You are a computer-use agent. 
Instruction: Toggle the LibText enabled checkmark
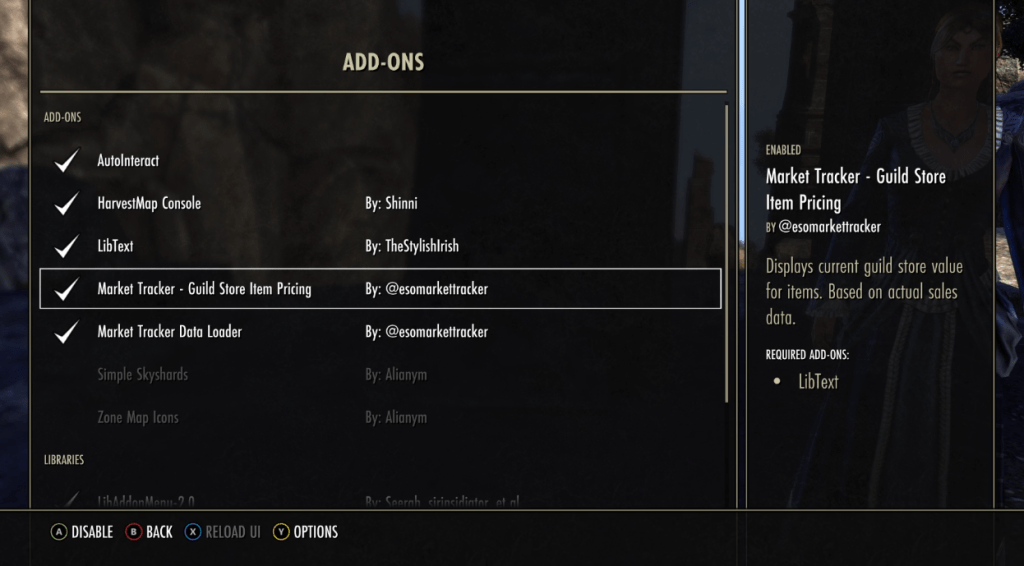67,246
